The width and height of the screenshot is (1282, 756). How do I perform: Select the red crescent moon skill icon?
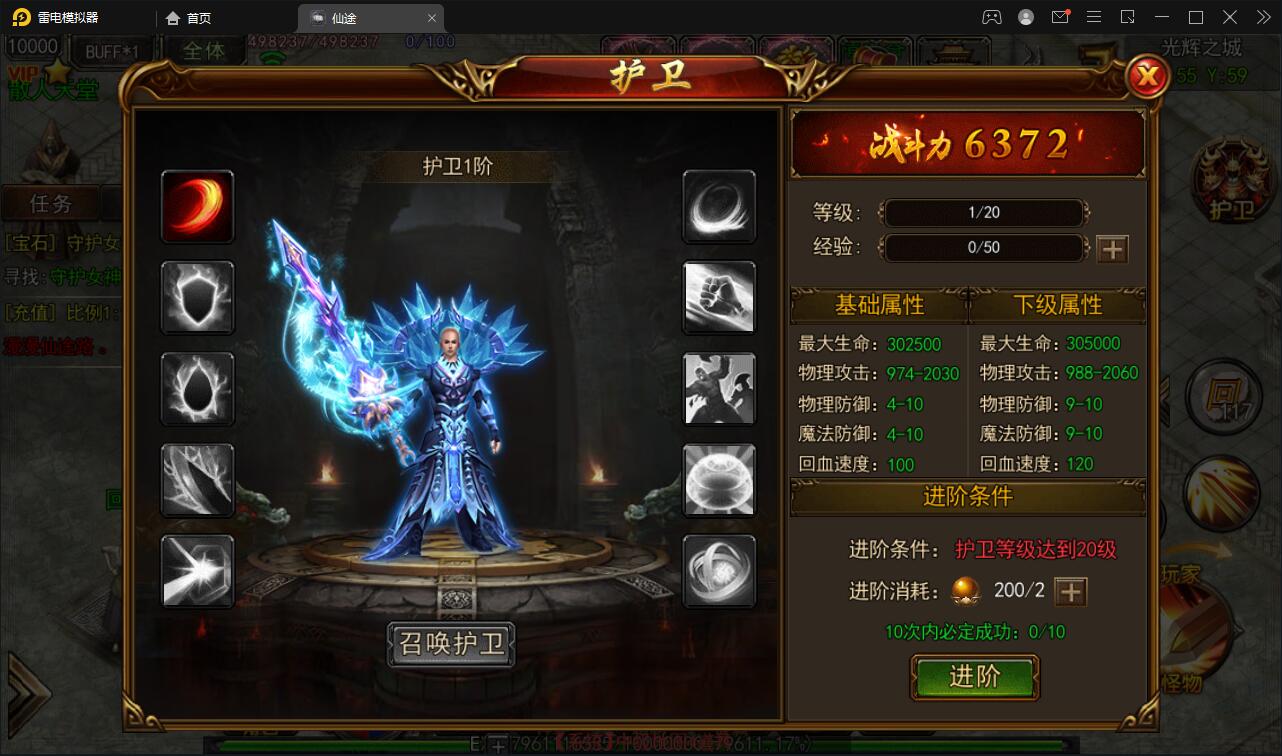tap(197, 207)
